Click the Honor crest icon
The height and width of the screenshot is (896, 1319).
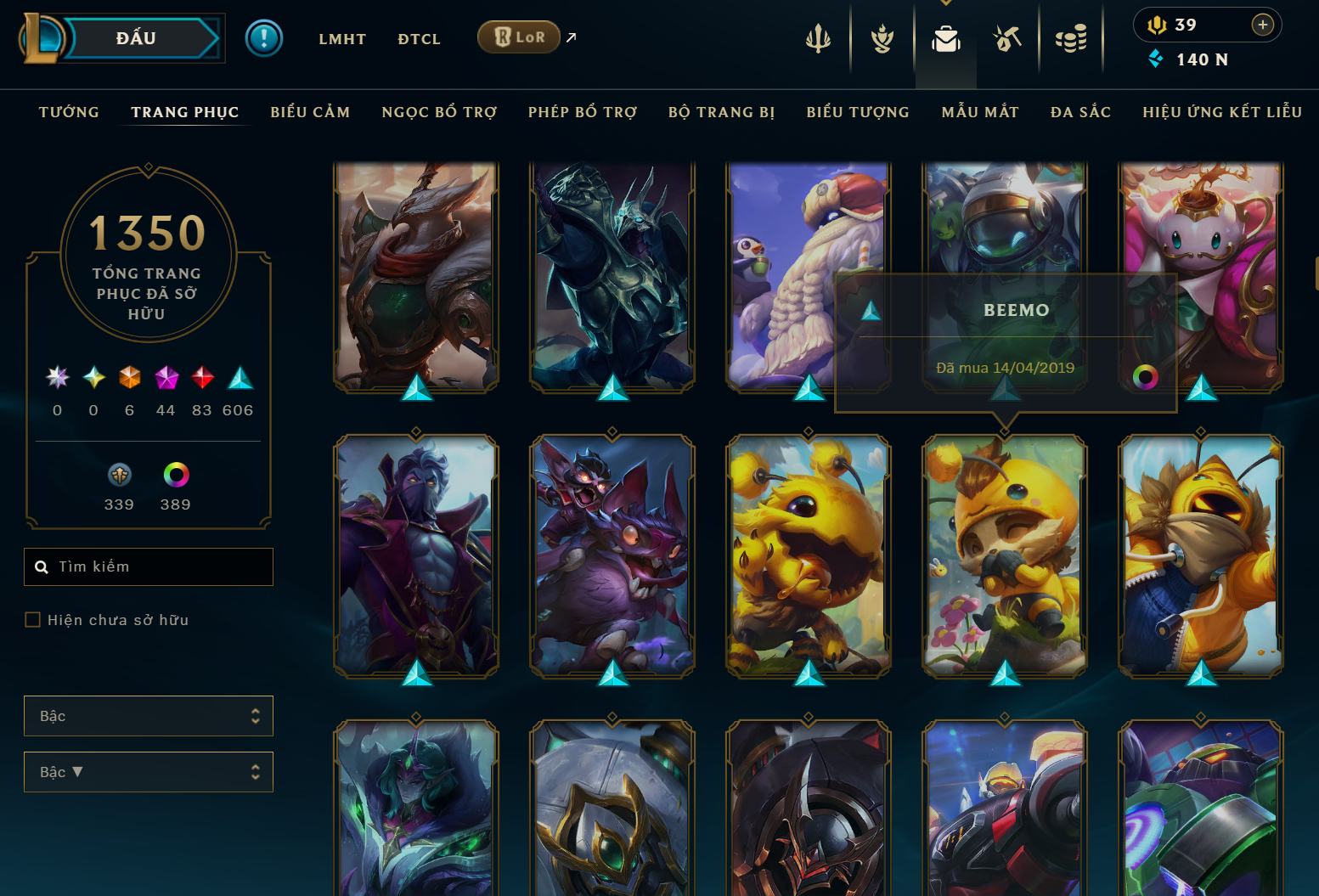point(882,37)
